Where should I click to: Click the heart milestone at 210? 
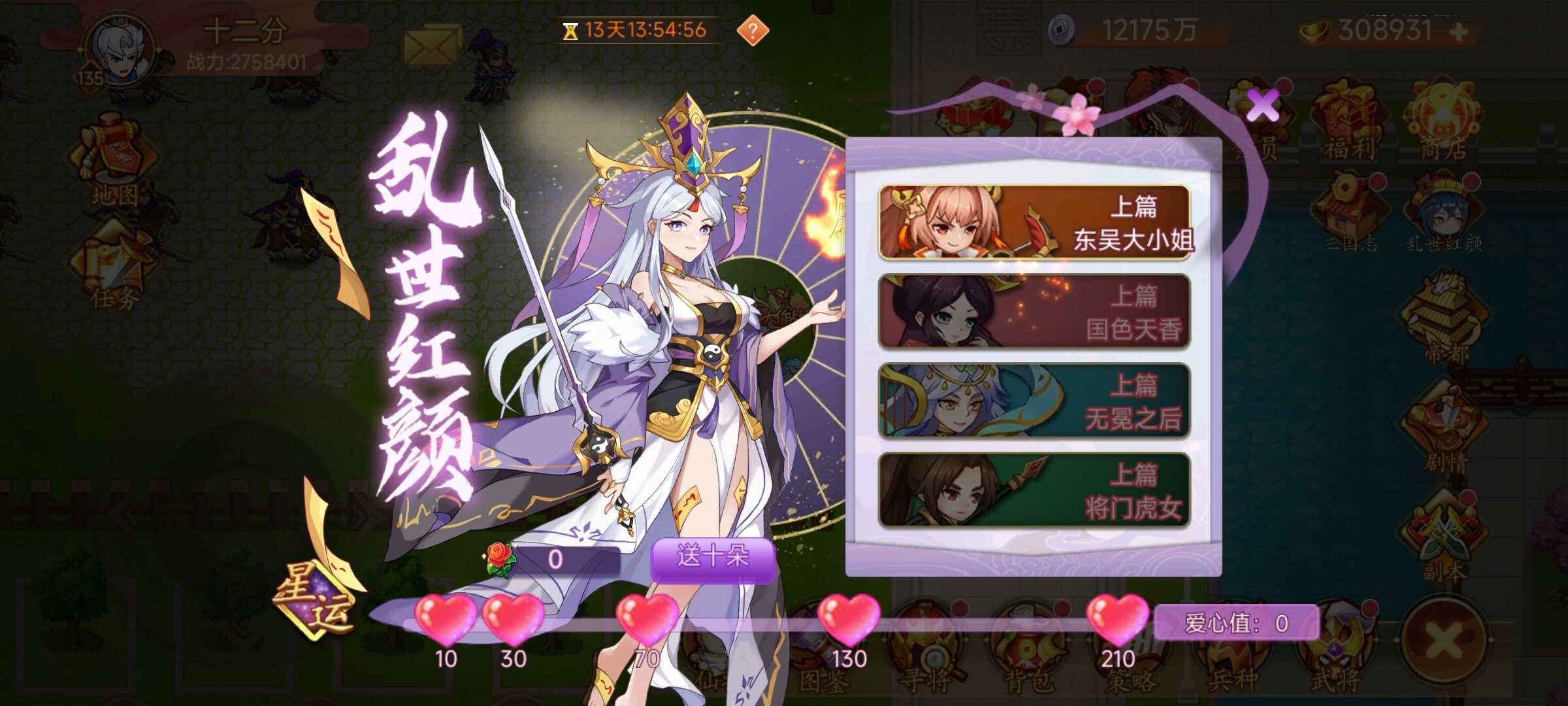coord(1117,621)
